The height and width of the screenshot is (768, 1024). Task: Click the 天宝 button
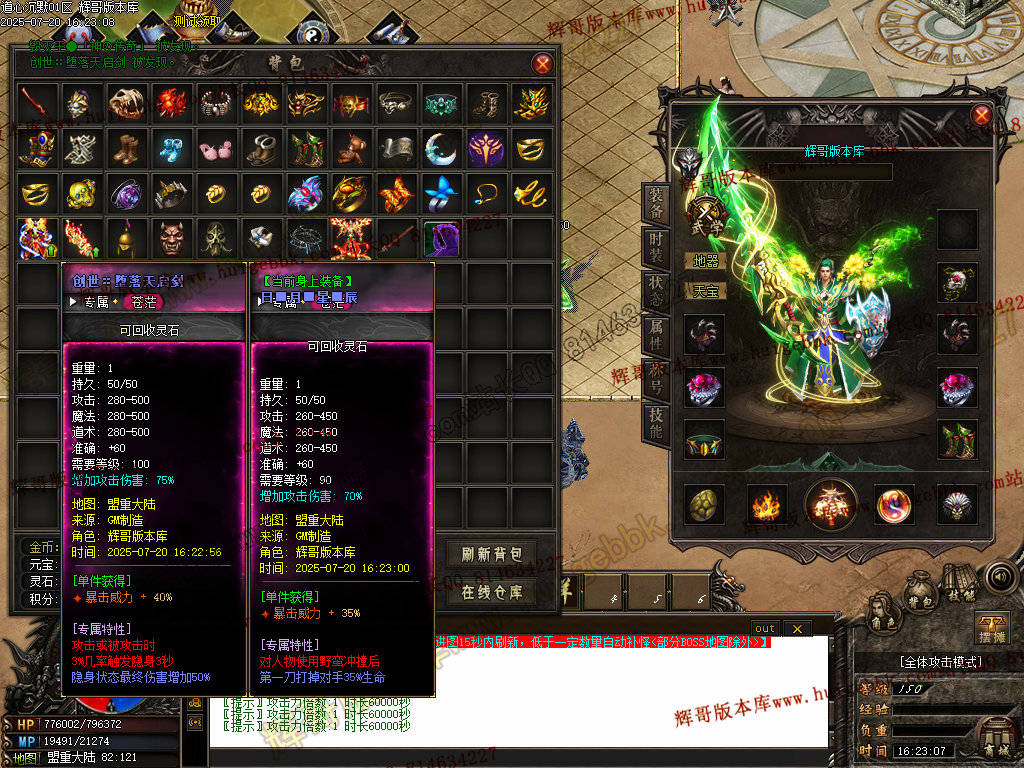point(705,291)
